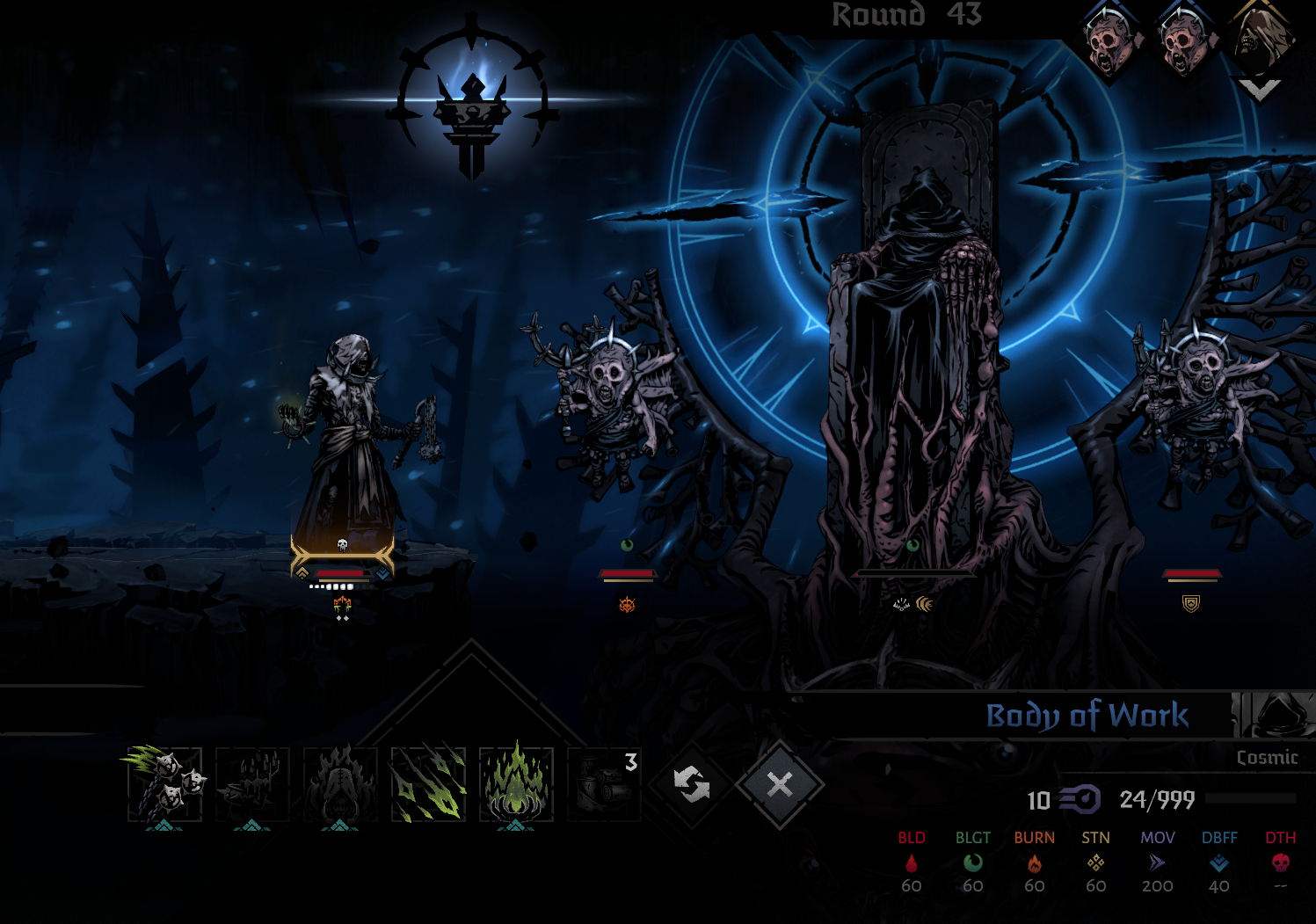
Task: Choose the dark gauntlet hand skill
Action: pos(252,784)
